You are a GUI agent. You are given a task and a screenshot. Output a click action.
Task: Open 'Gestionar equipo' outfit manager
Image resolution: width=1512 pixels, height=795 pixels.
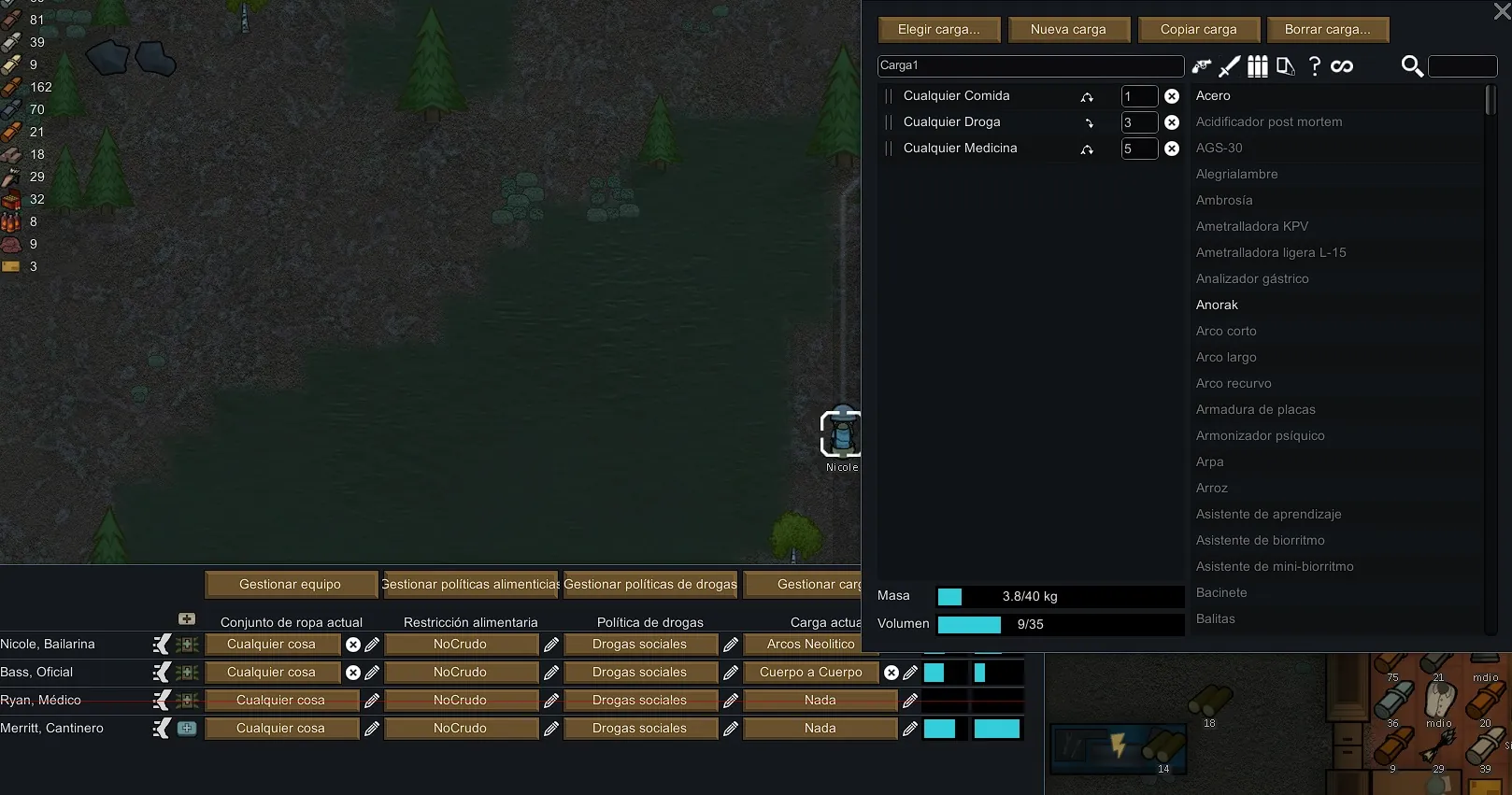(290, 585)
